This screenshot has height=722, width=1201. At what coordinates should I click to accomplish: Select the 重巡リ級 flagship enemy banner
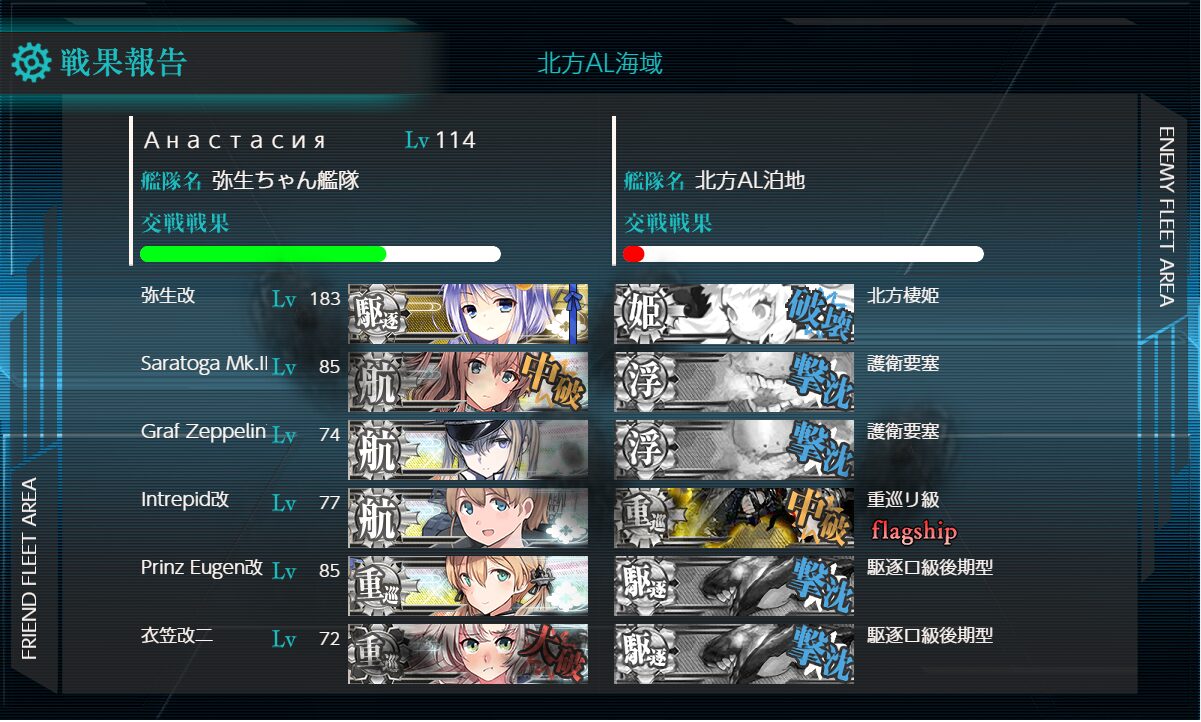pos(734,518)
